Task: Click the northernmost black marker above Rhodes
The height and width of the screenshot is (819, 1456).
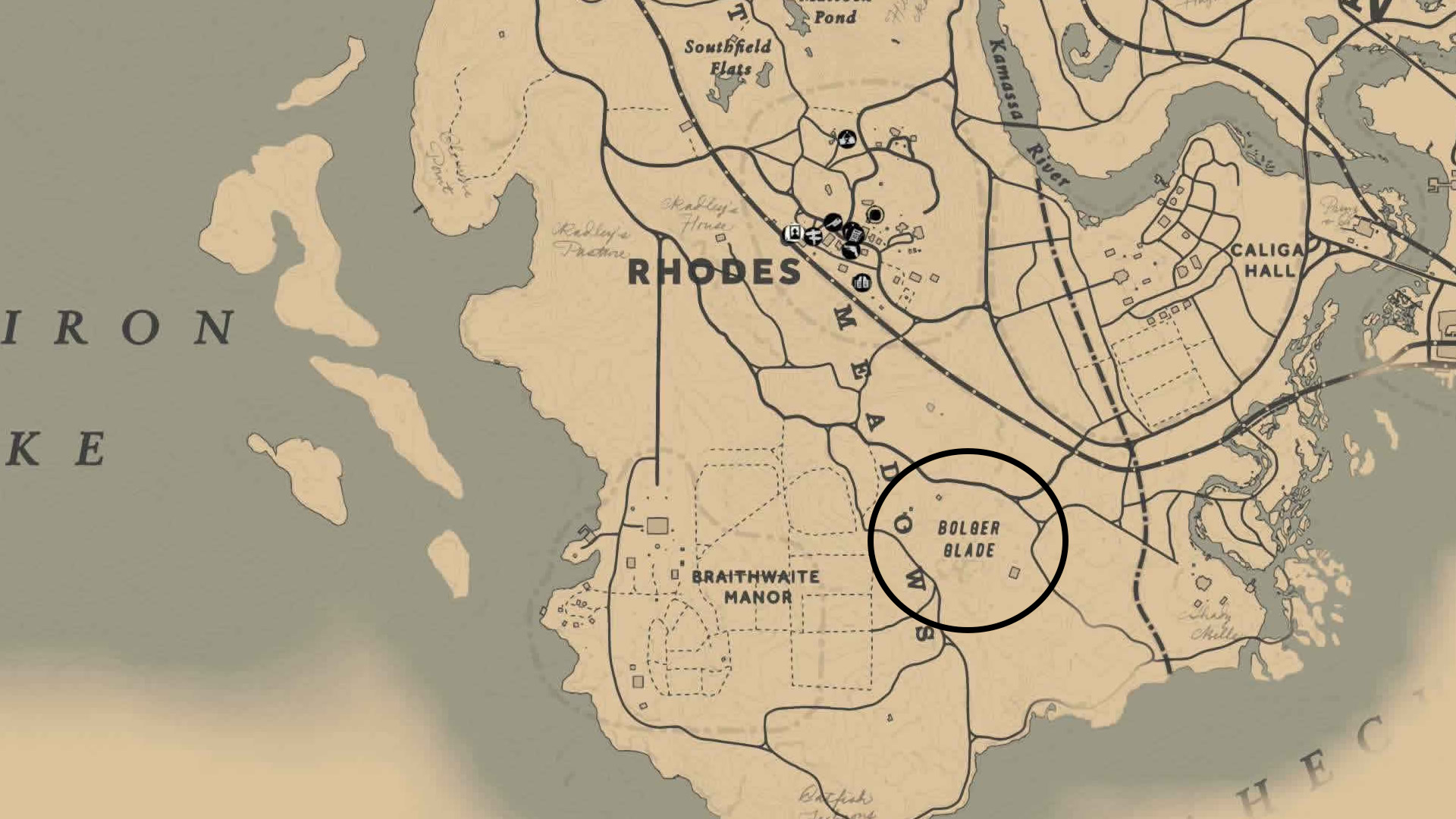Action: 847,139
